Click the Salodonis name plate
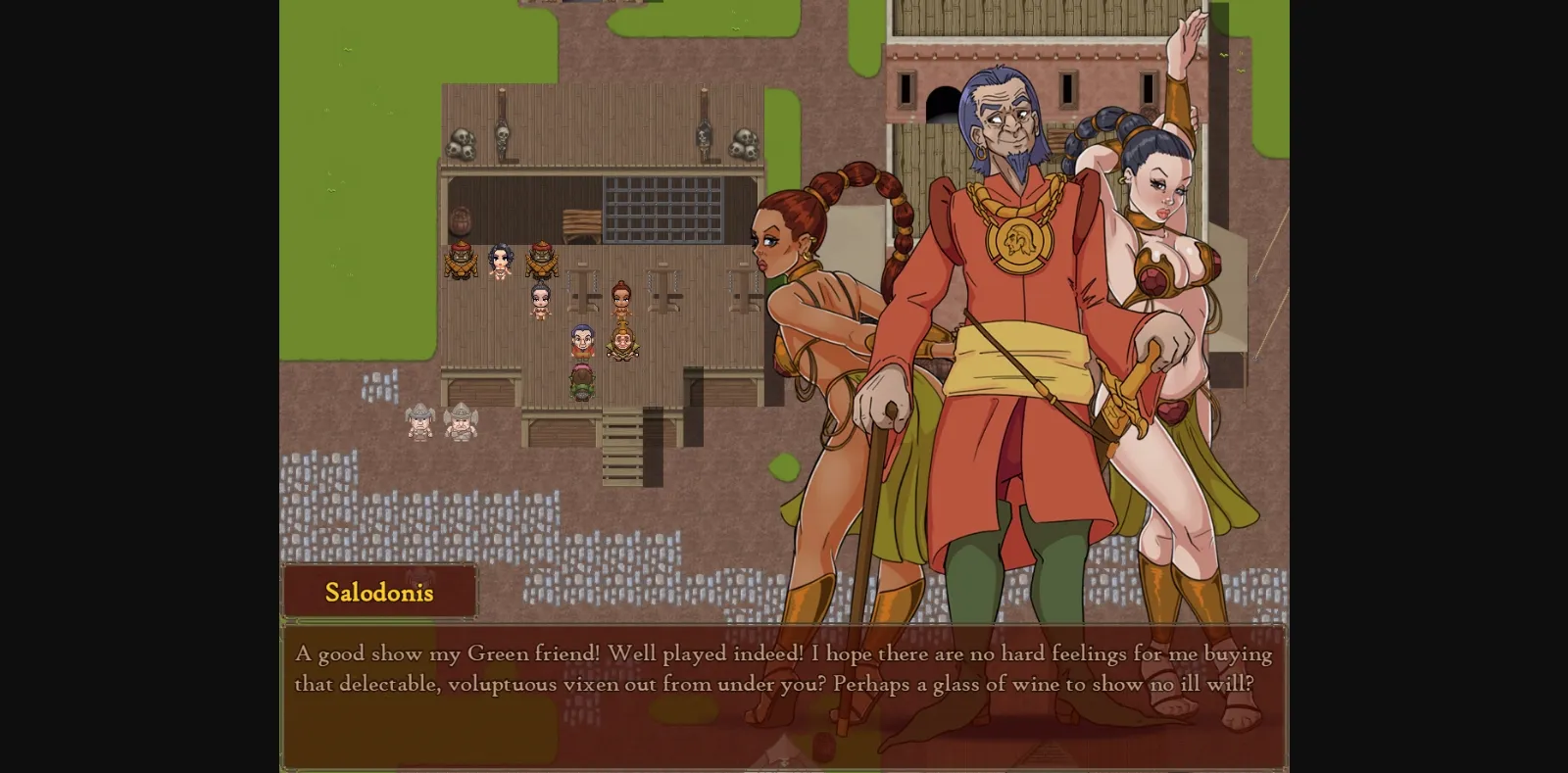This screenshot has height=773, width=1568. click(x=381, y=591)
